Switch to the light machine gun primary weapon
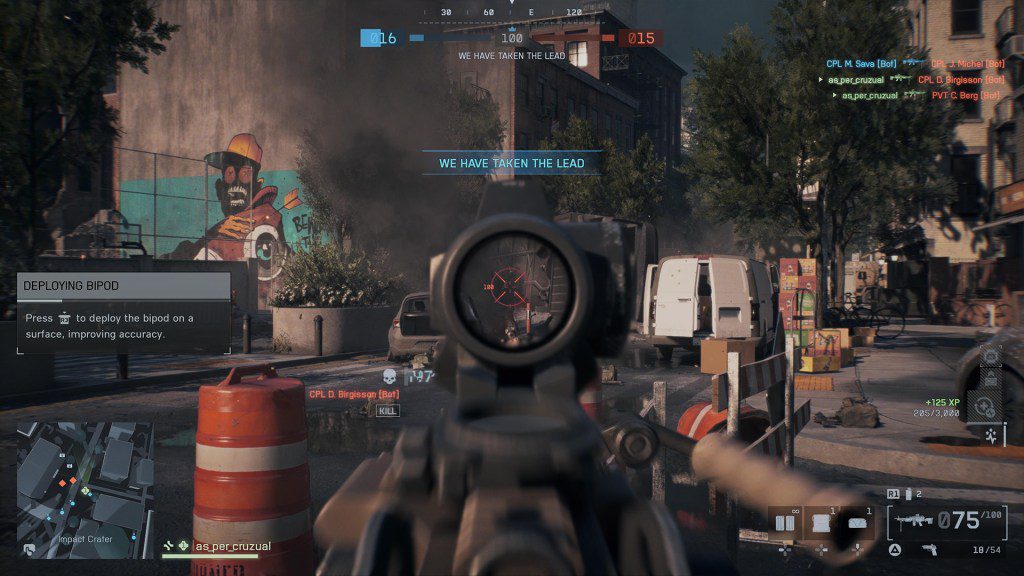The height and width of the screenshot is (576, 1024). 914,521
